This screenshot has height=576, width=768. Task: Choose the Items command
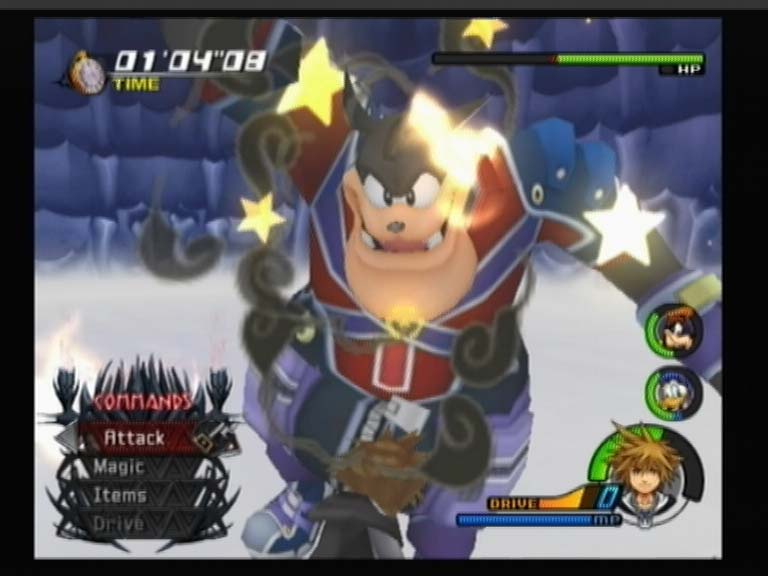coord(121,495)
